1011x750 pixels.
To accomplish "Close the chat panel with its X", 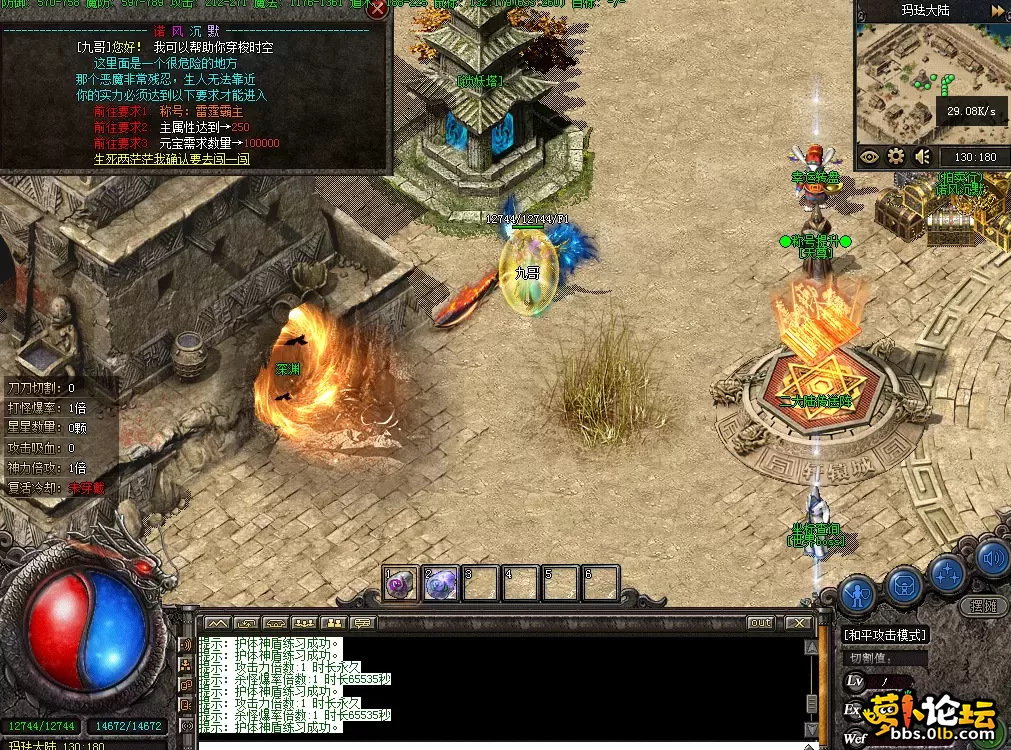I will (797, 623).
